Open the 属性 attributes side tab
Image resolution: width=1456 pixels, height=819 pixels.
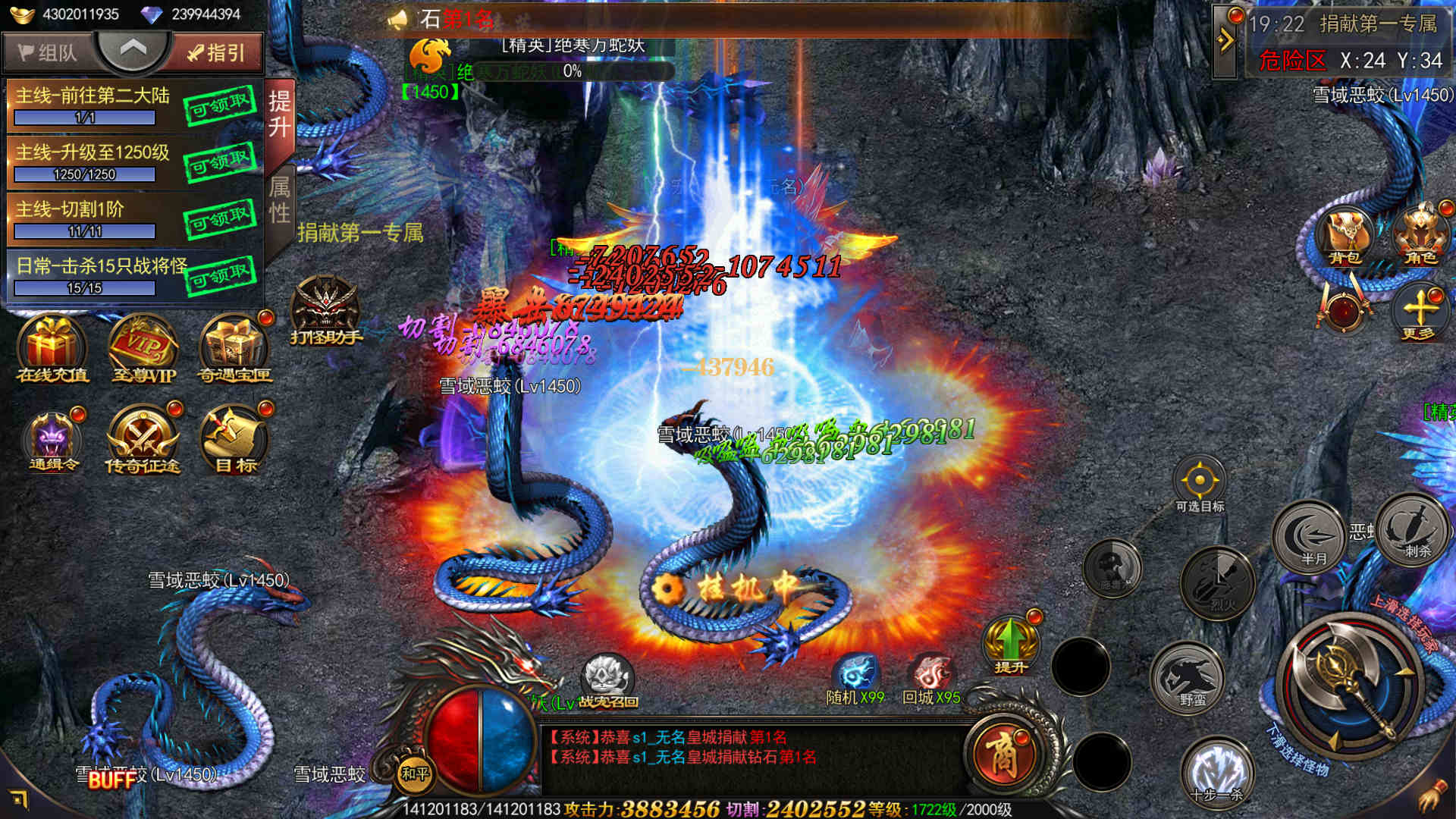tap(279, 200)
